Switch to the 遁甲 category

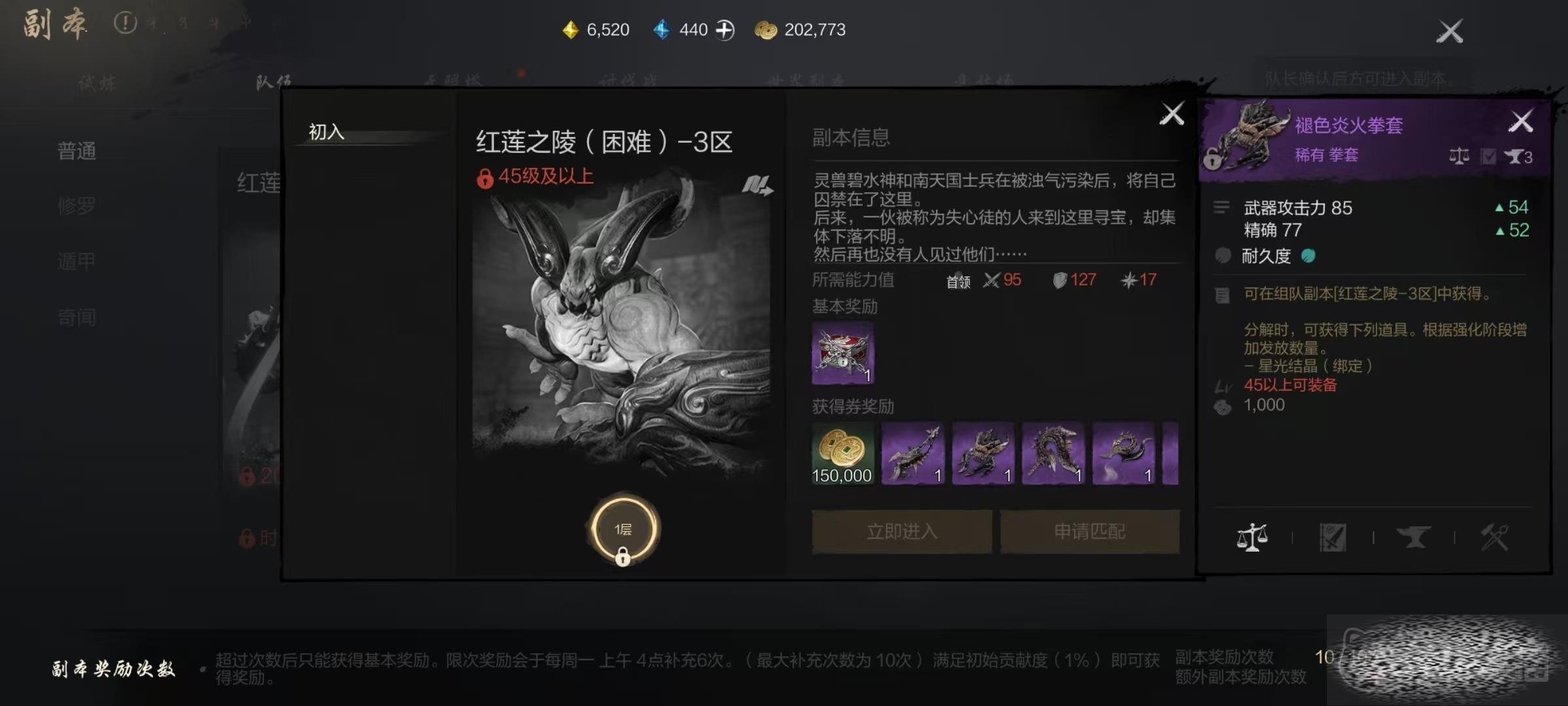coord(77,261)
